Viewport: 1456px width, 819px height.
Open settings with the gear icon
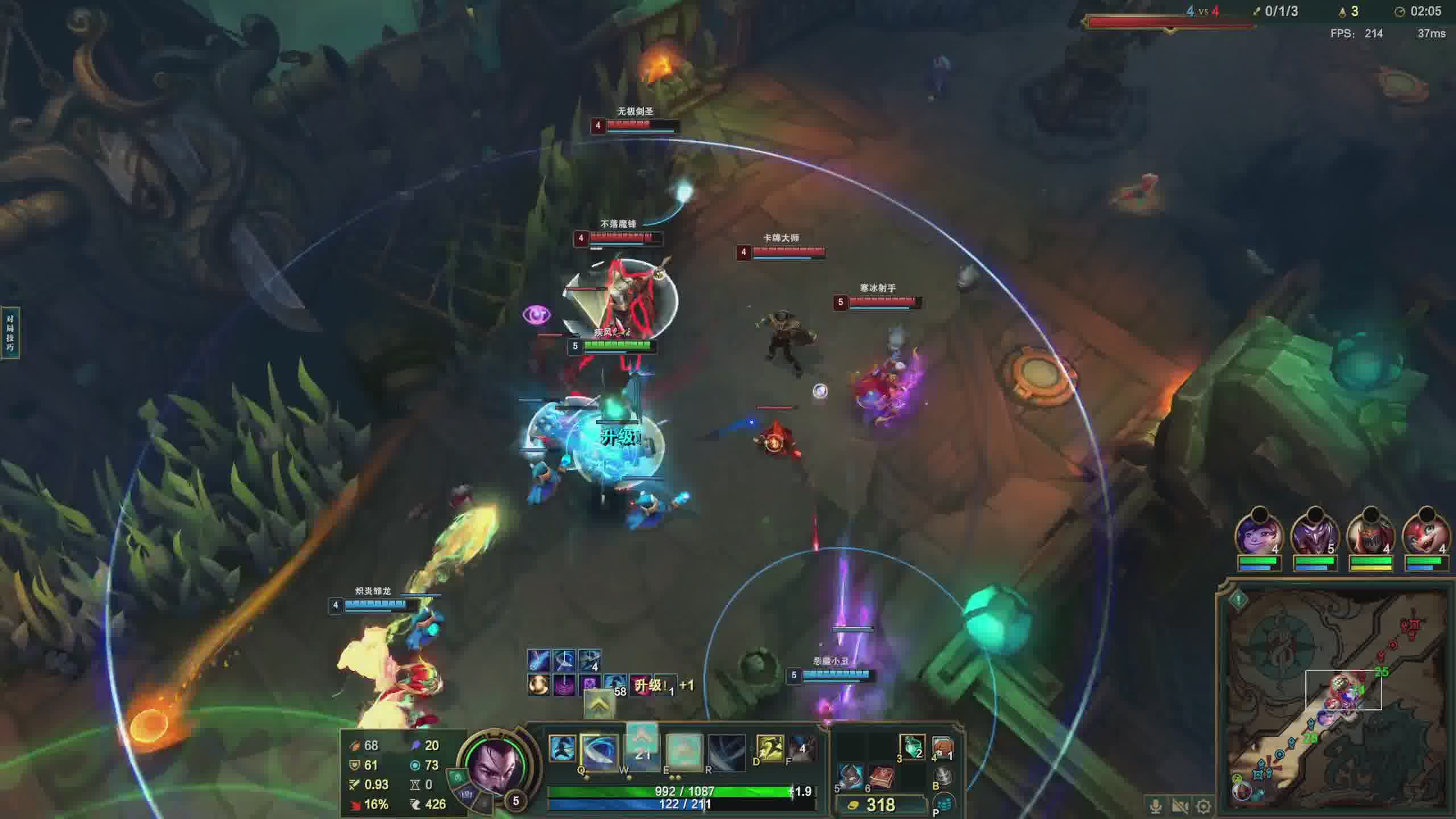click(x=1203, y=806)
